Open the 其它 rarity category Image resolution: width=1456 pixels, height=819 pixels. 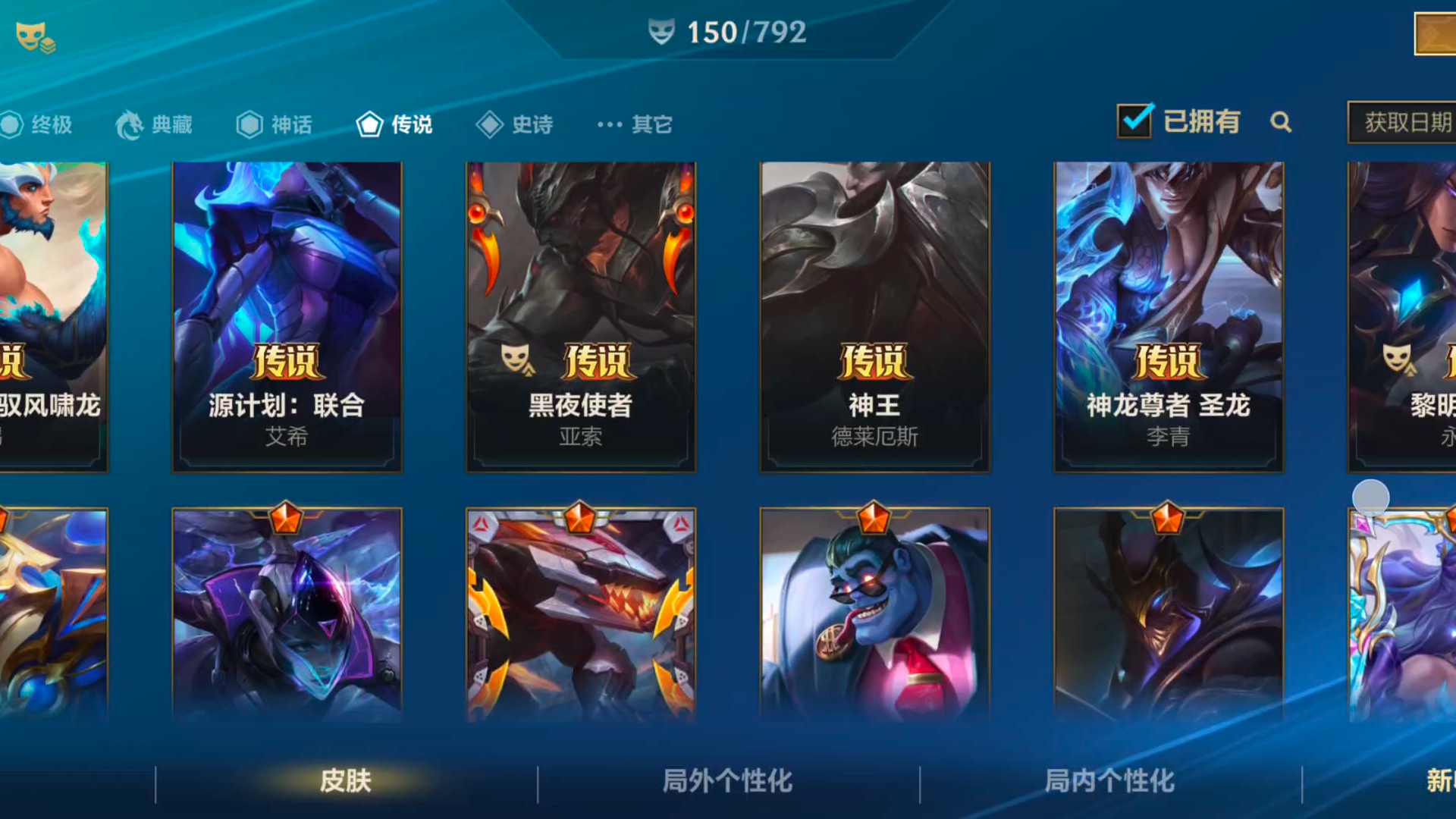[x=635, y=124]
